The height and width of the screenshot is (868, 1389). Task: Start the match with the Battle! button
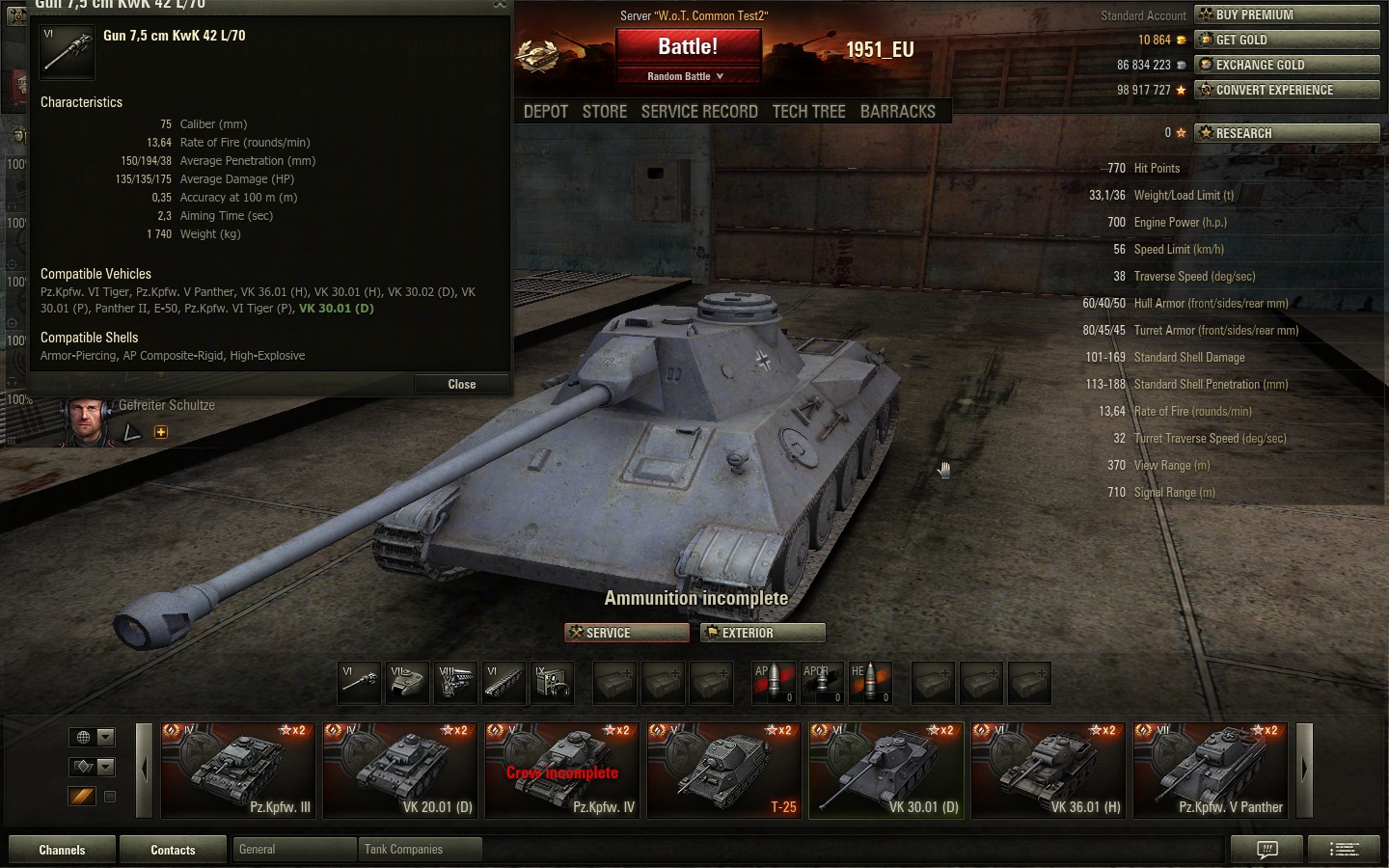point(688,46)
